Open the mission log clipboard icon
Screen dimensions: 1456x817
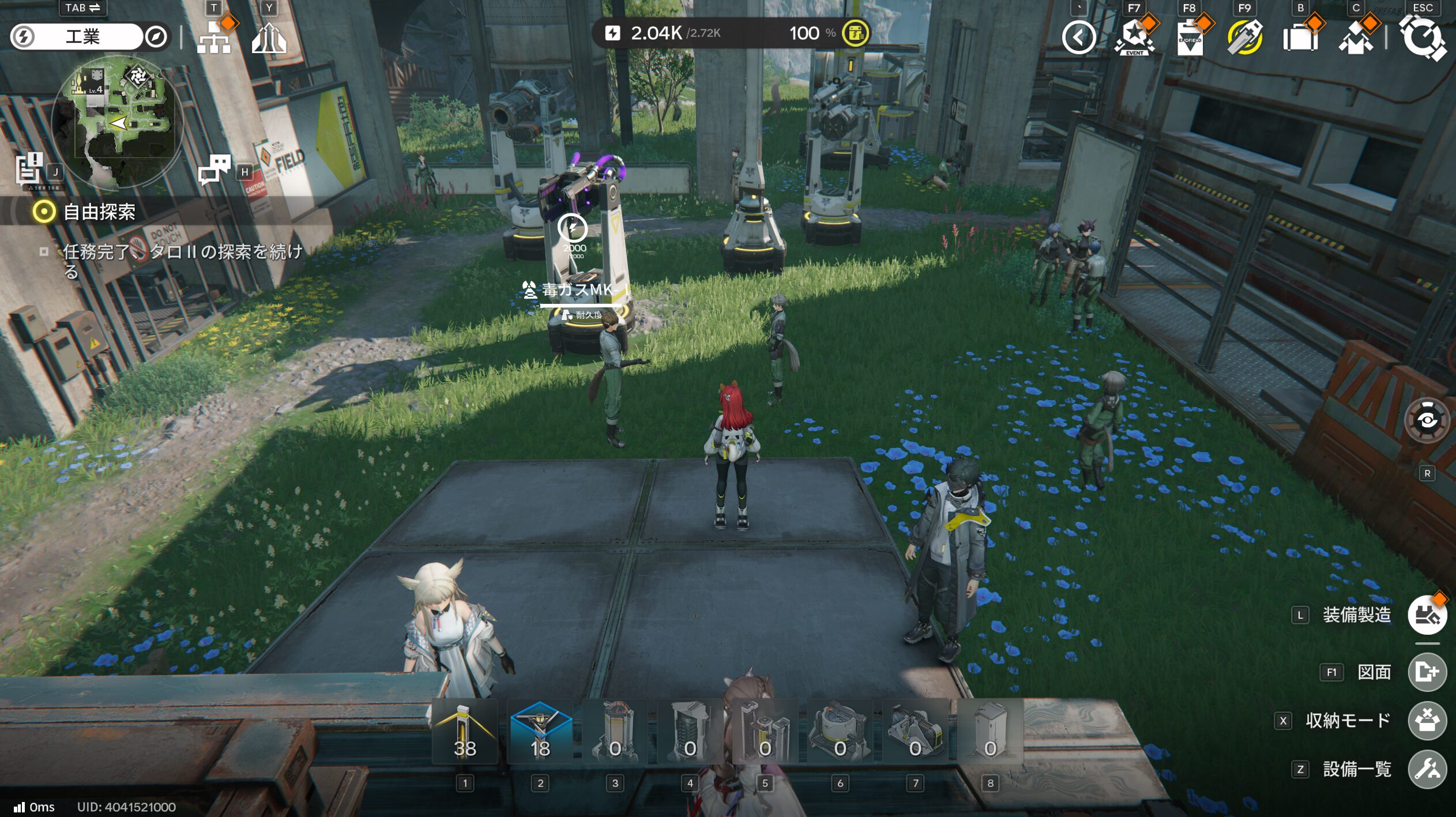(29, 169)
